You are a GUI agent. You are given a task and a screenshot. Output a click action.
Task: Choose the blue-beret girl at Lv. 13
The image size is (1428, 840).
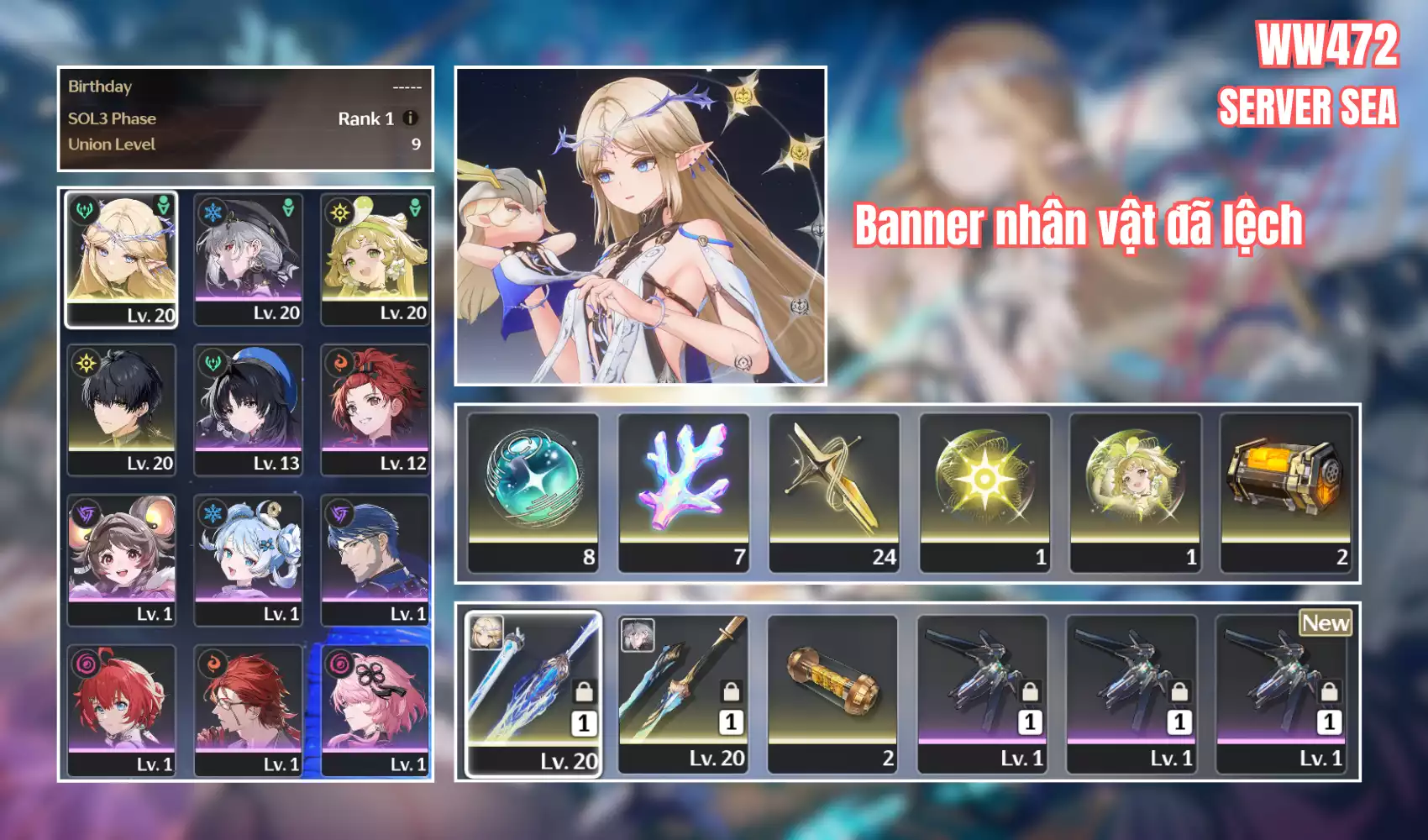[248, 409]
